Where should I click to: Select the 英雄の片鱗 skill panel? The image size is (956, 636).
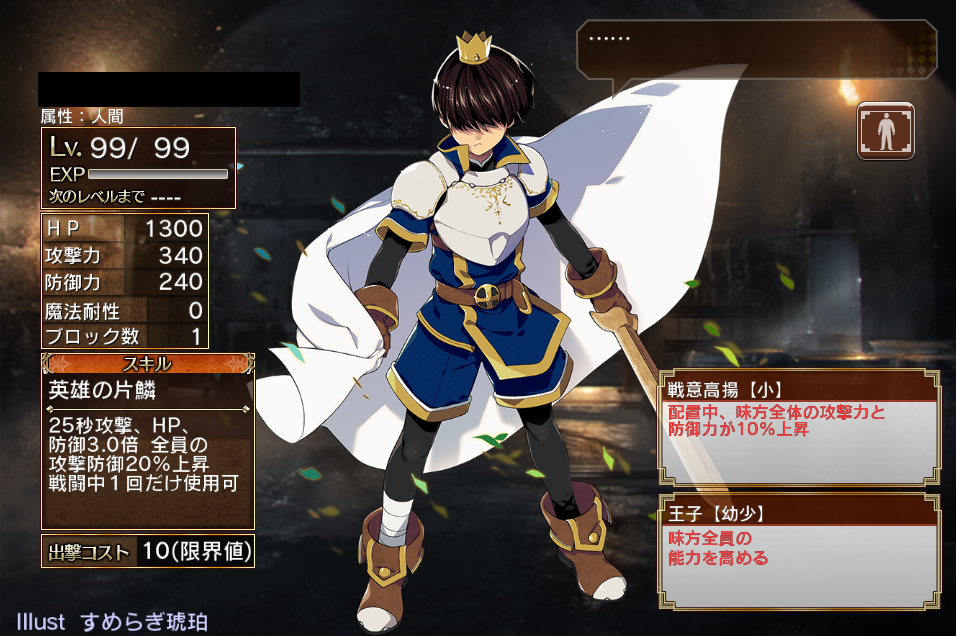tap(148, 440)
